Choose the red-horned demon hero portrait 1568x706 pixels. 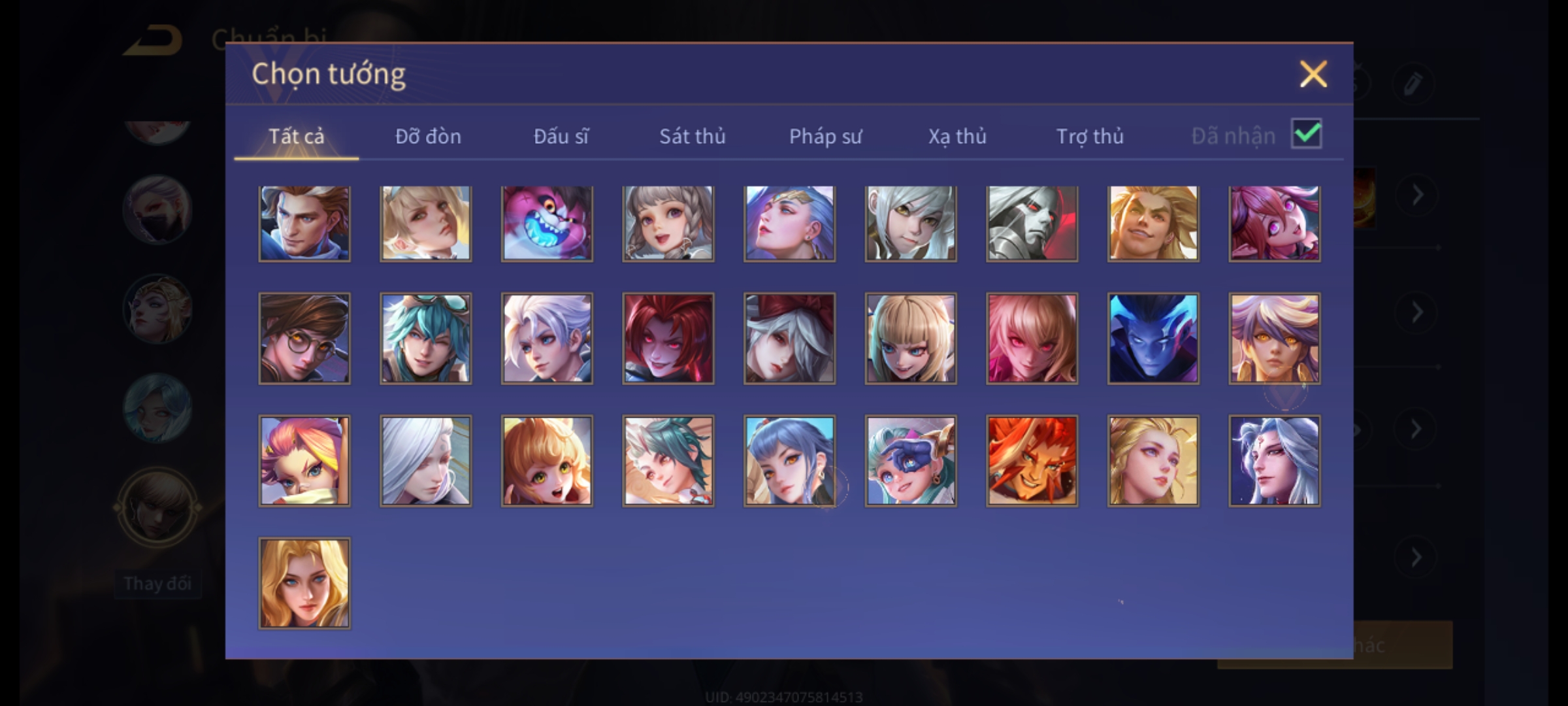click(668, 338)
